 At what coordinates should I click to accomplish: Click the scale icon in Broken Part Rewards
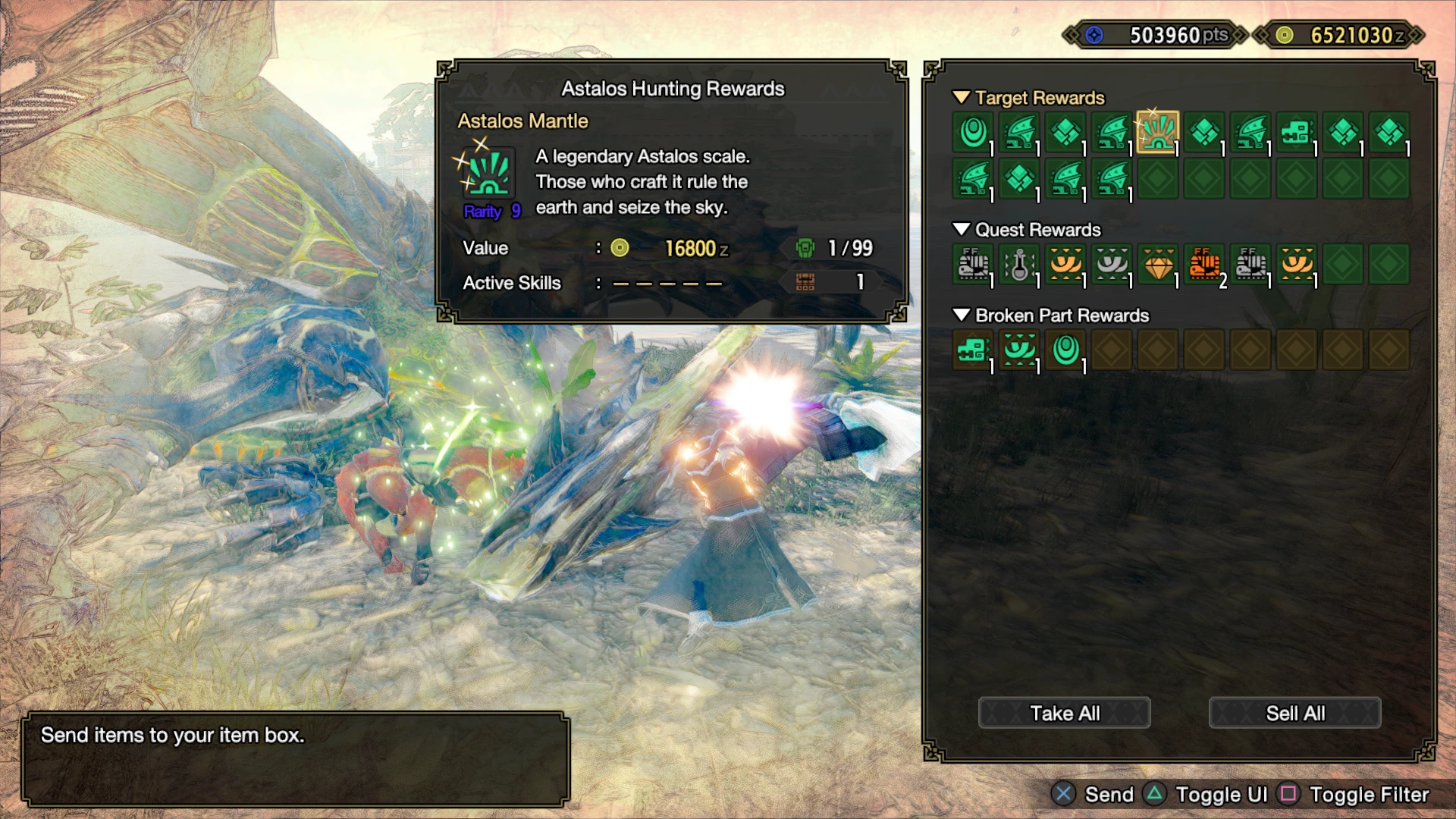(x=1065, y=350)
